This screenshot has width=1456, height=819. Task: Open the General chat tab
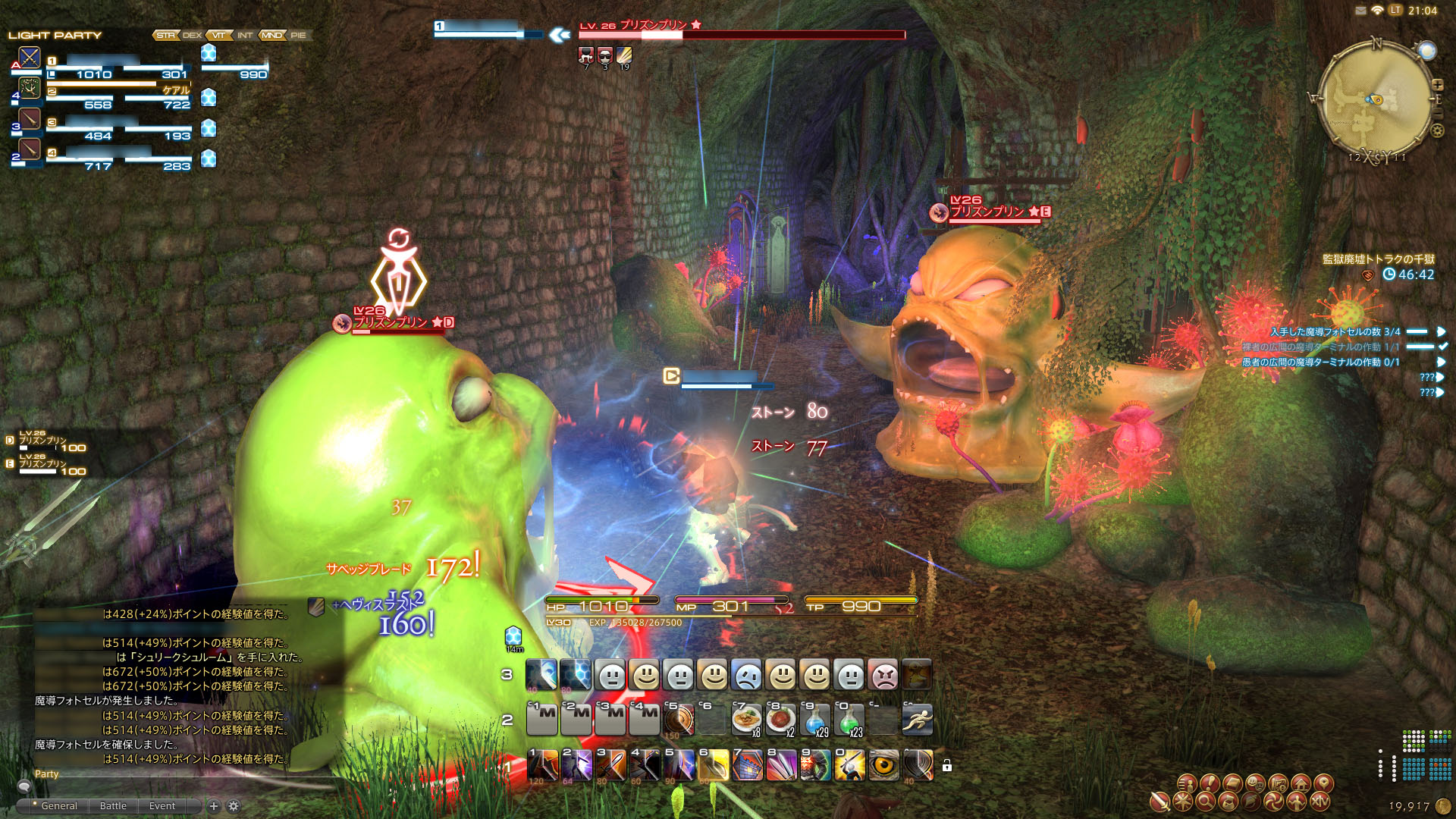click(59, 806)
